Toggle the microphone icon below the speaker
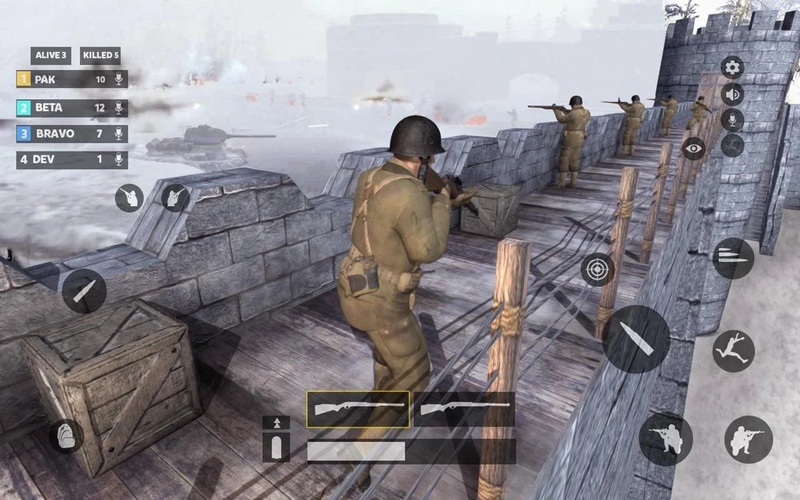Screen dimensions: 800x500 tap(733, 120)
